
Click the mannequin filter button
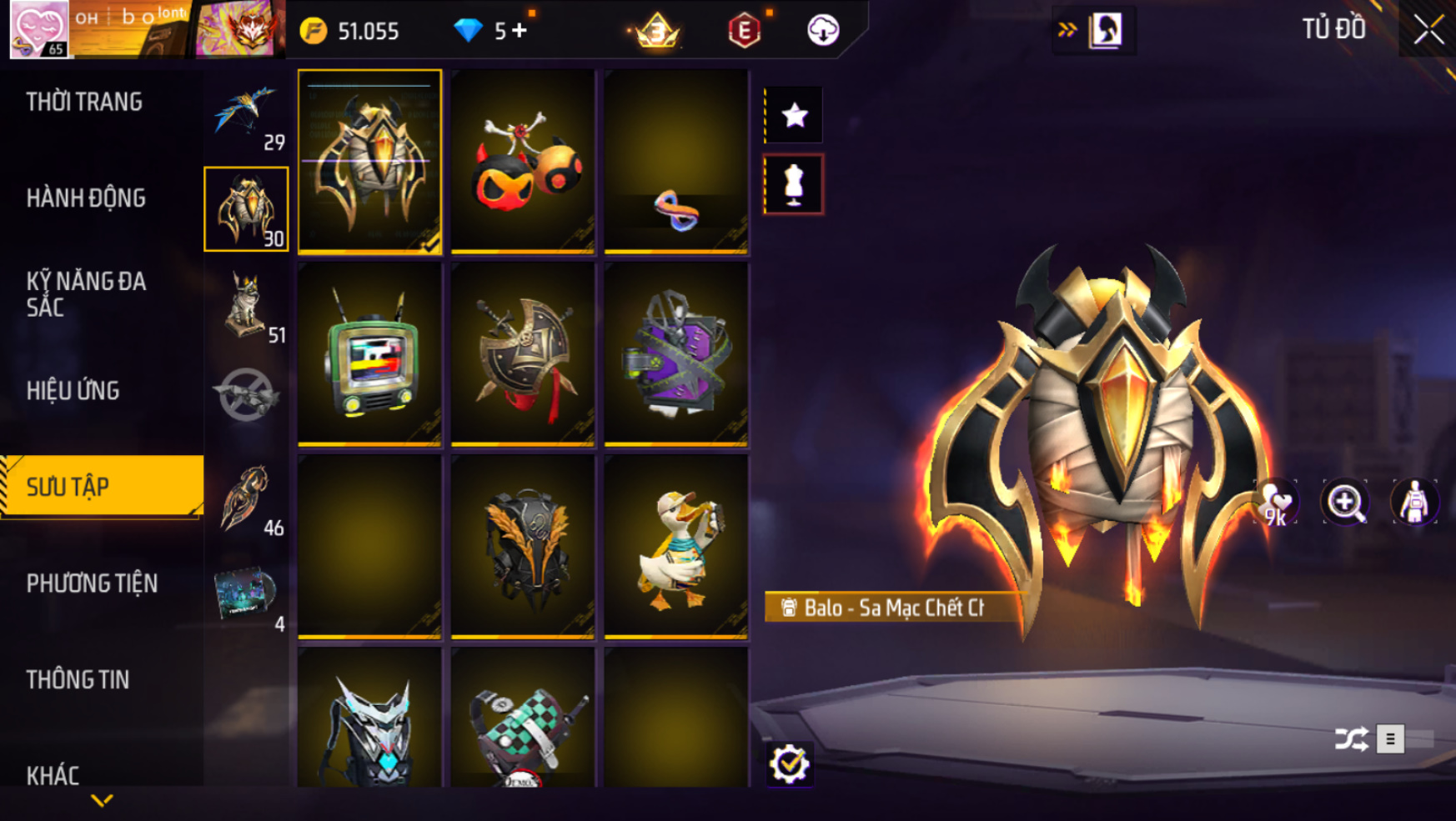point(794,185)
